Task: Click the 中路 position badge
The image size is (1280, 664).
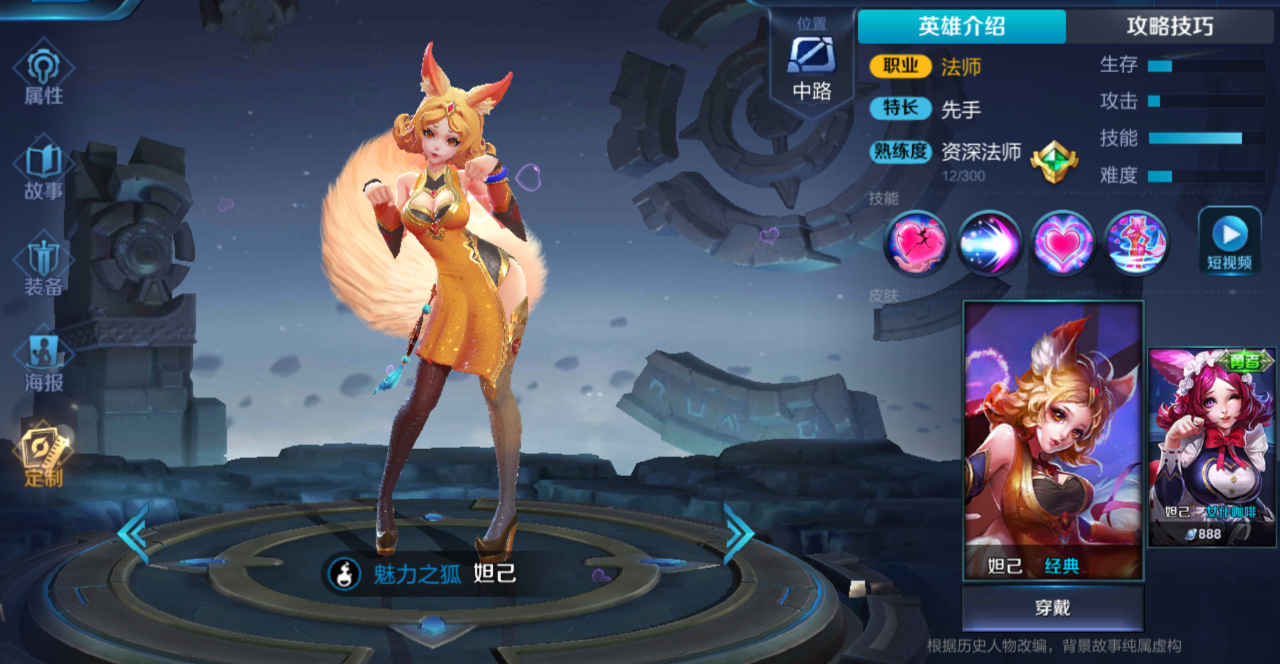Action: coord(812,65)
